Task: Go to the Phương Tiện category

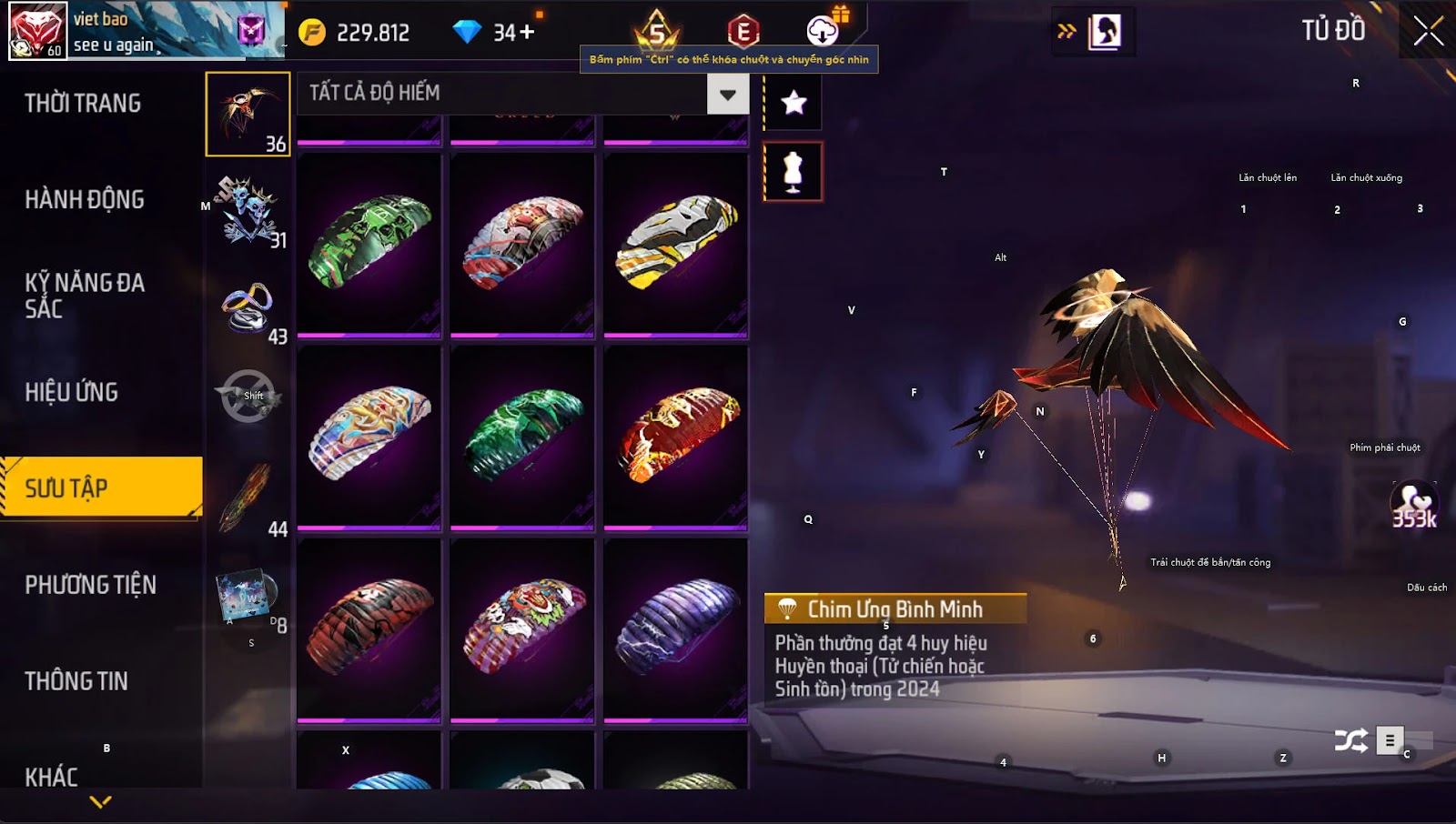Action: coord(90,585)
